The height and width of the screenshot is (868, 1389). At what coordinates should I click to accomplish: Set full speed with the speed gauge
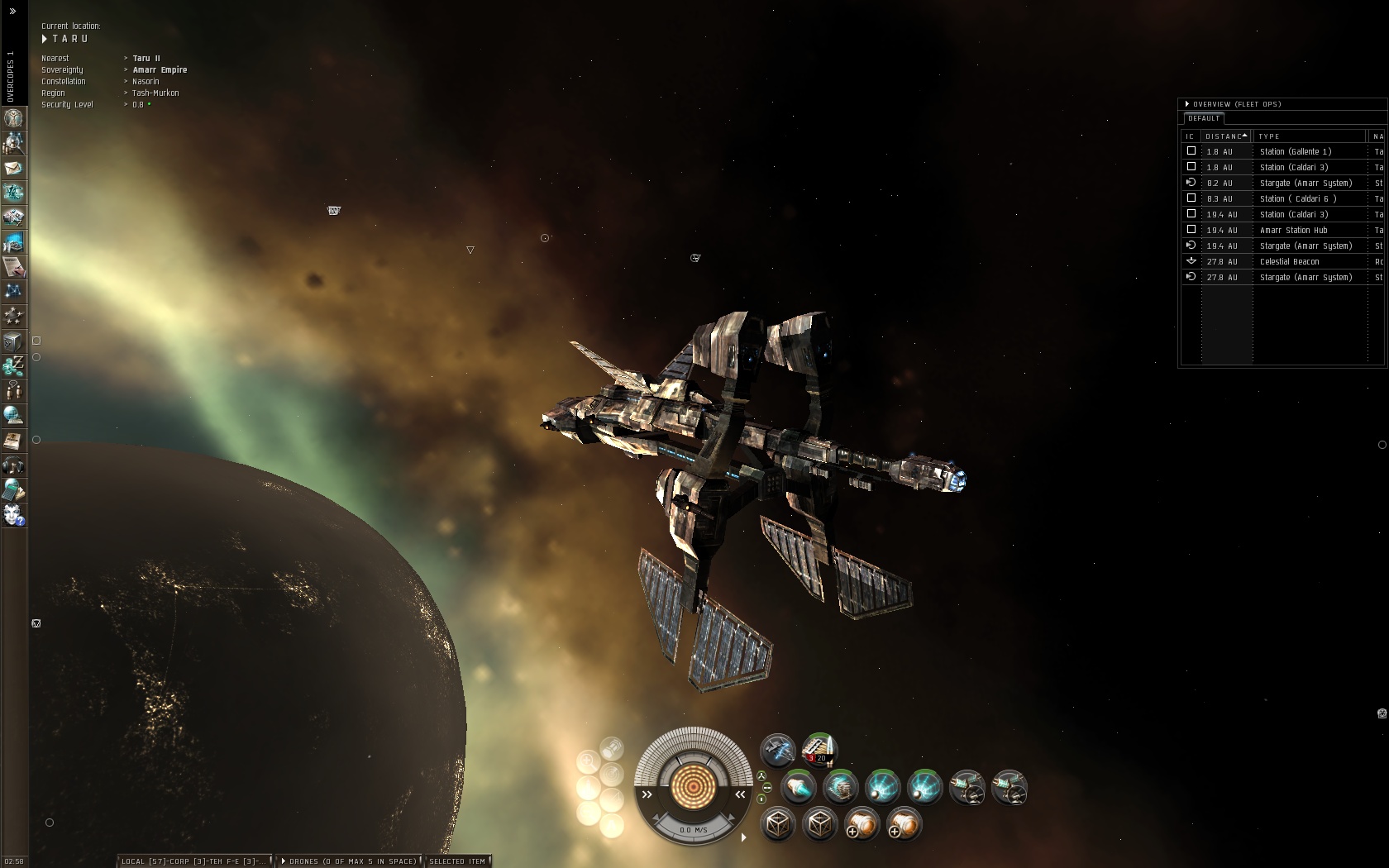pyautogui.click(x=739, y=794)
